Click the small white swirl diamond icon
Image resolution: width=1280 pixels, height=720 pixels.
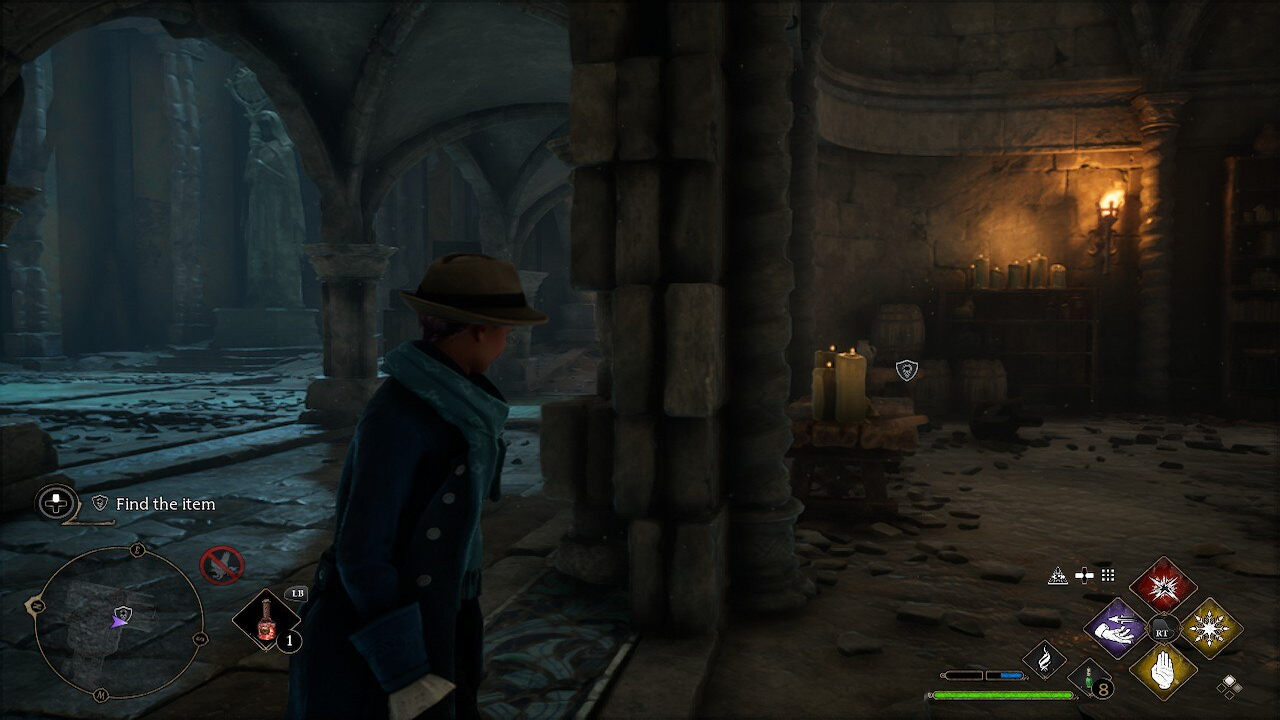[x=1044, y=659]
